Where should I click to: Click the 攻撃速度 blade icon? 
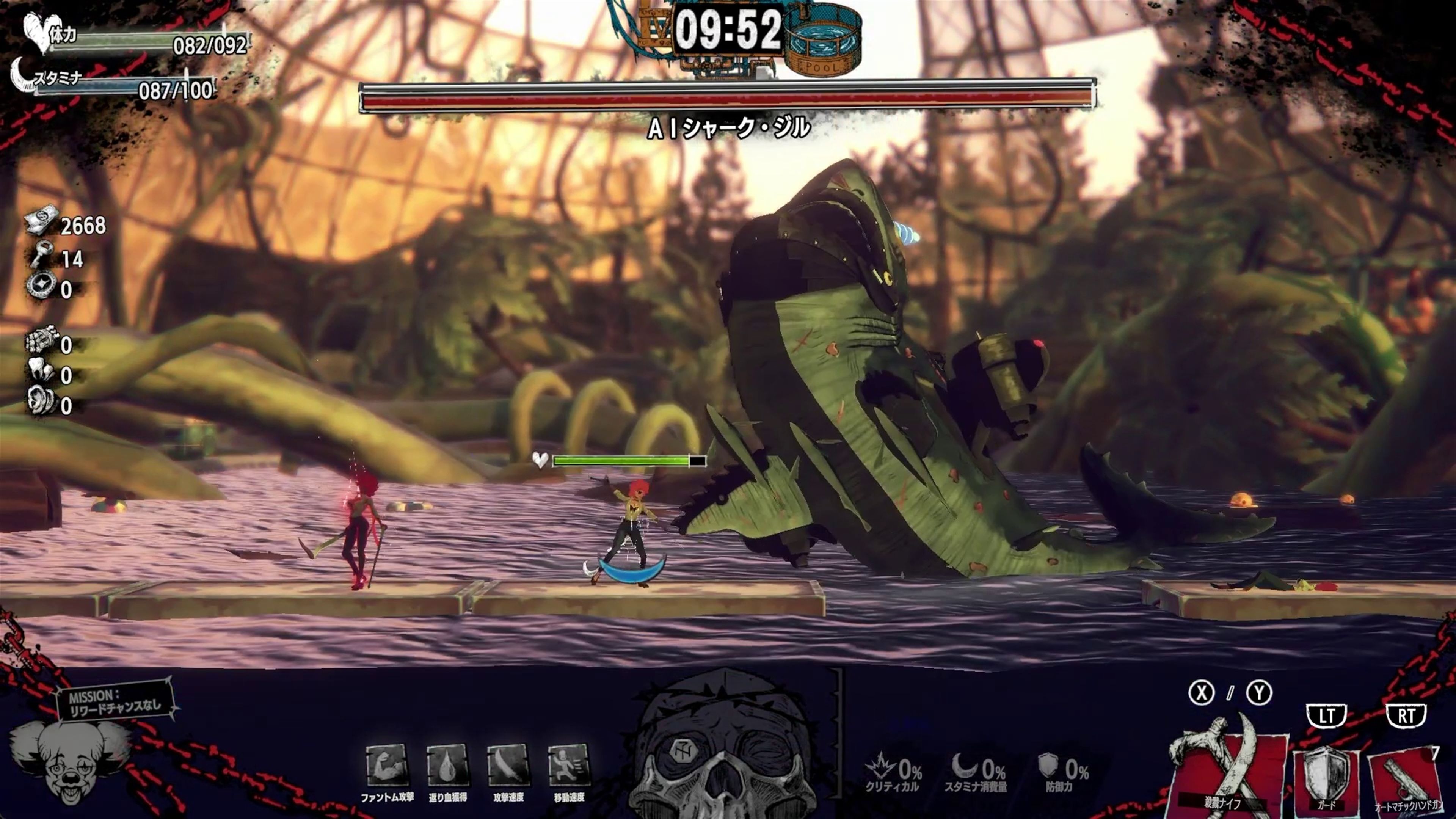(x=508, y=766)
